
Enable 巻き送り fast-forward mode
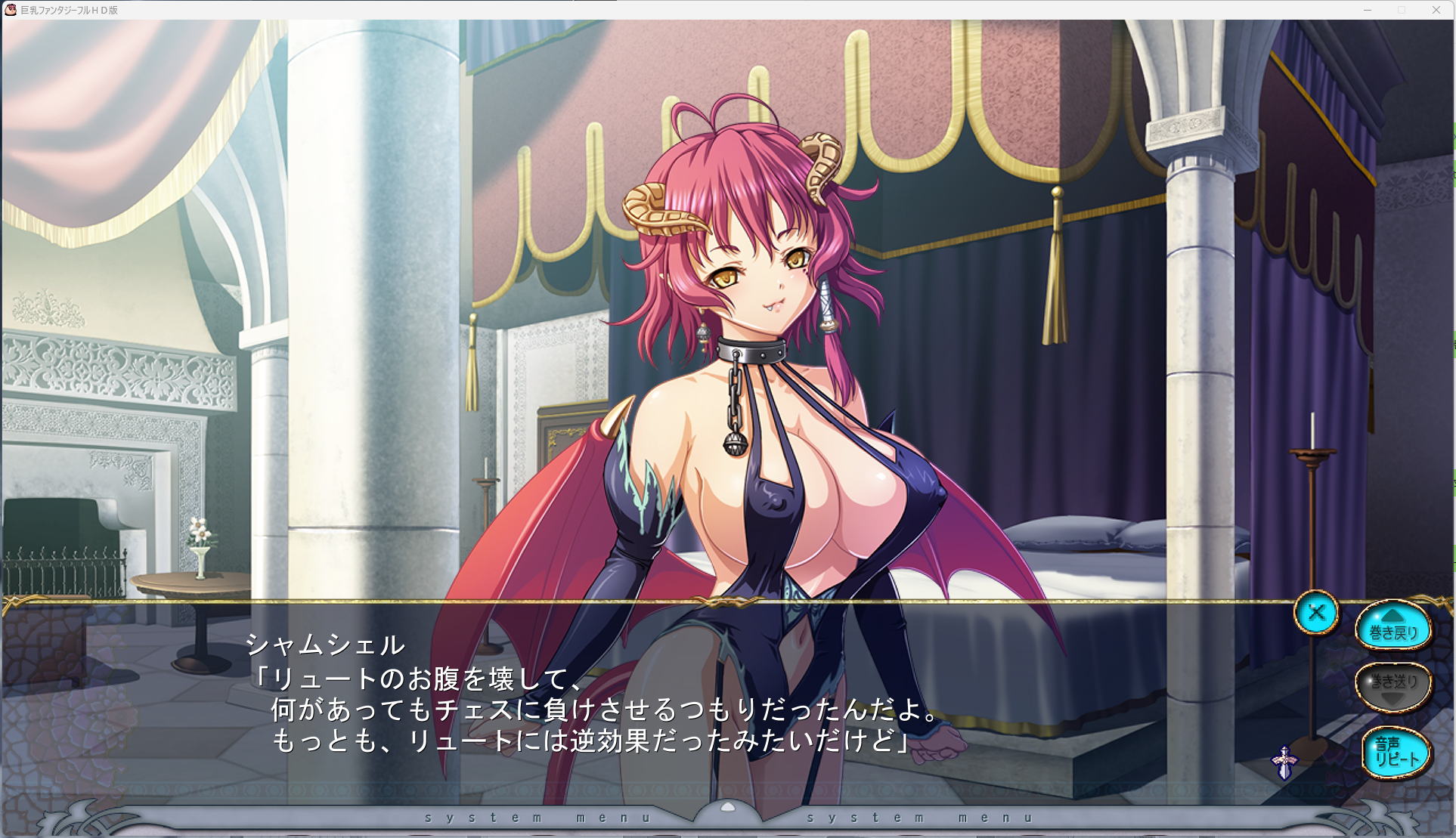pos(1395,684)
